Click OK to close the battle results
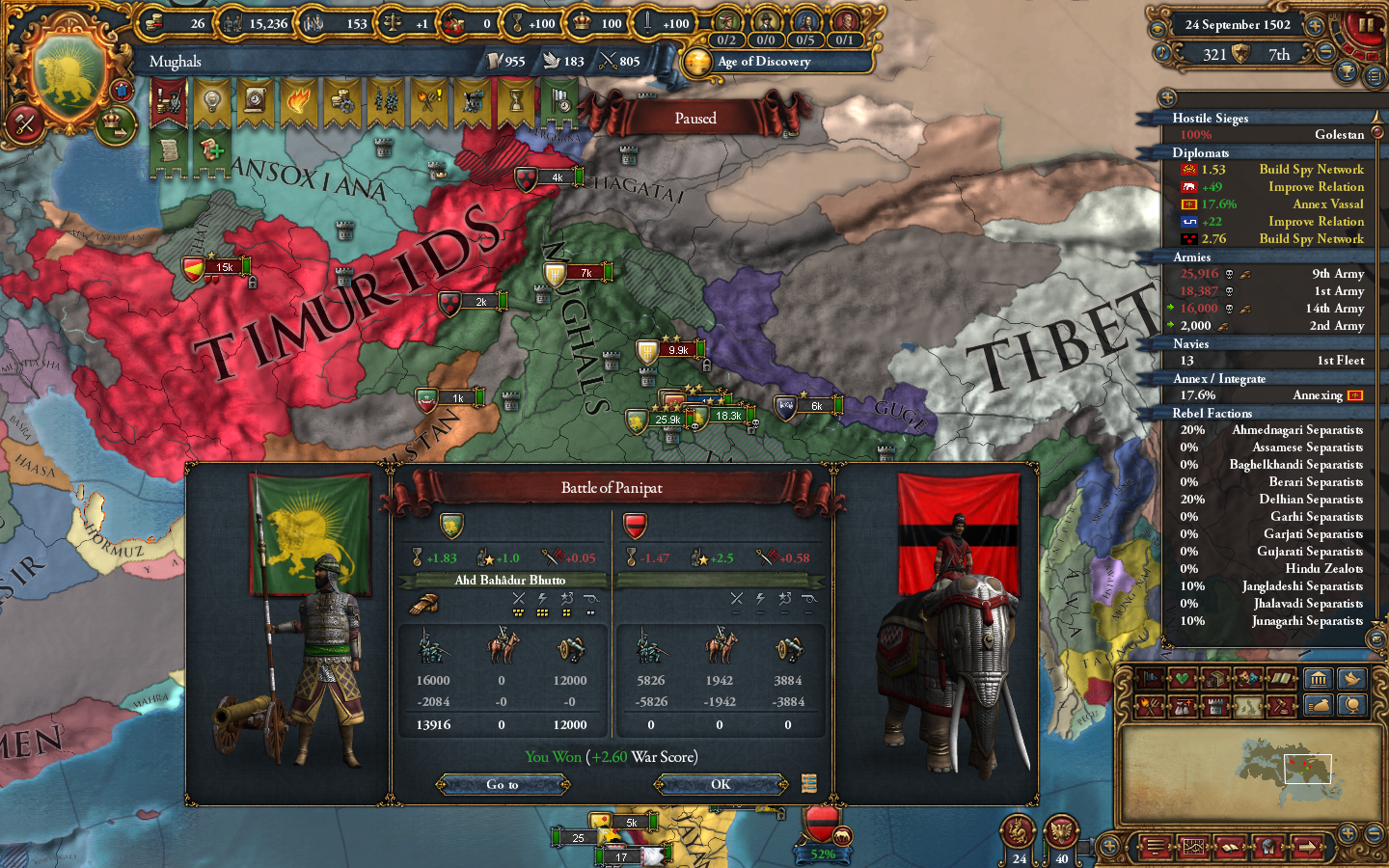This screenshot has width=1389, height=868. (720, 784)
